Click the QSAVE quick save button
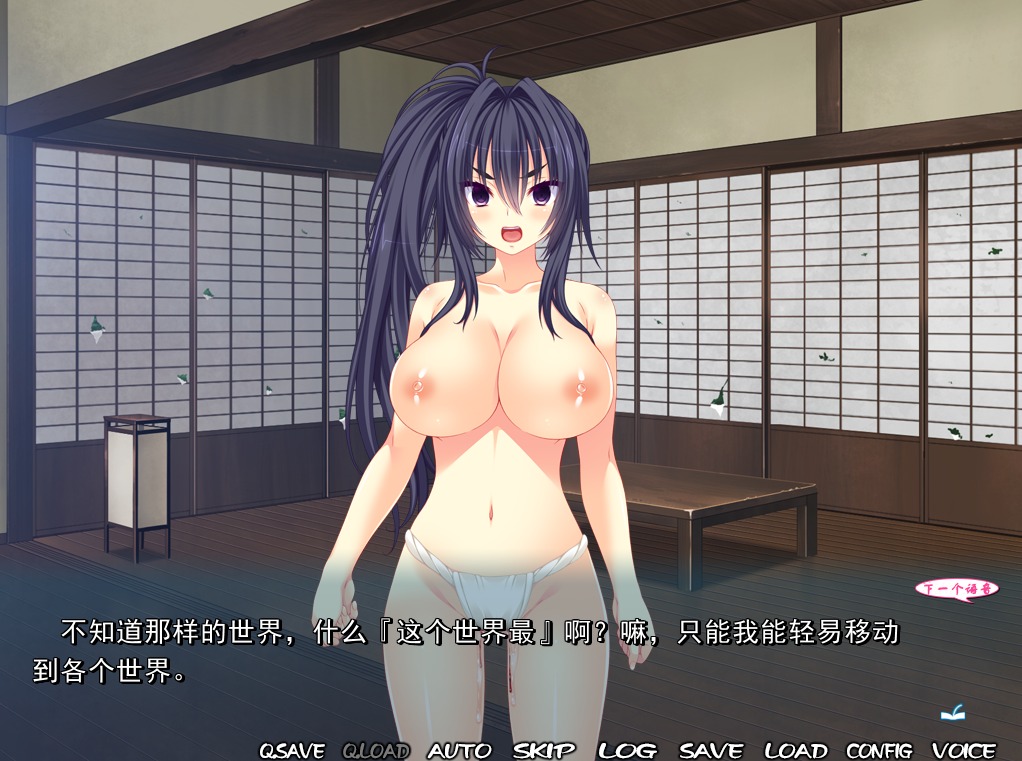1022x761 pixels. click(x=292, y=750)
